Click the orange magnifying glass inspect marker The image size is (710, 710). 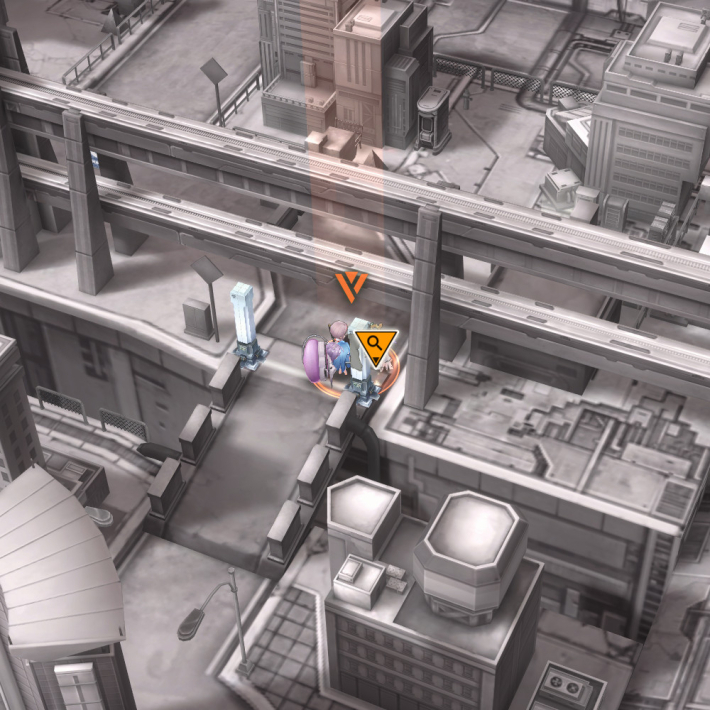click(376, 347)
